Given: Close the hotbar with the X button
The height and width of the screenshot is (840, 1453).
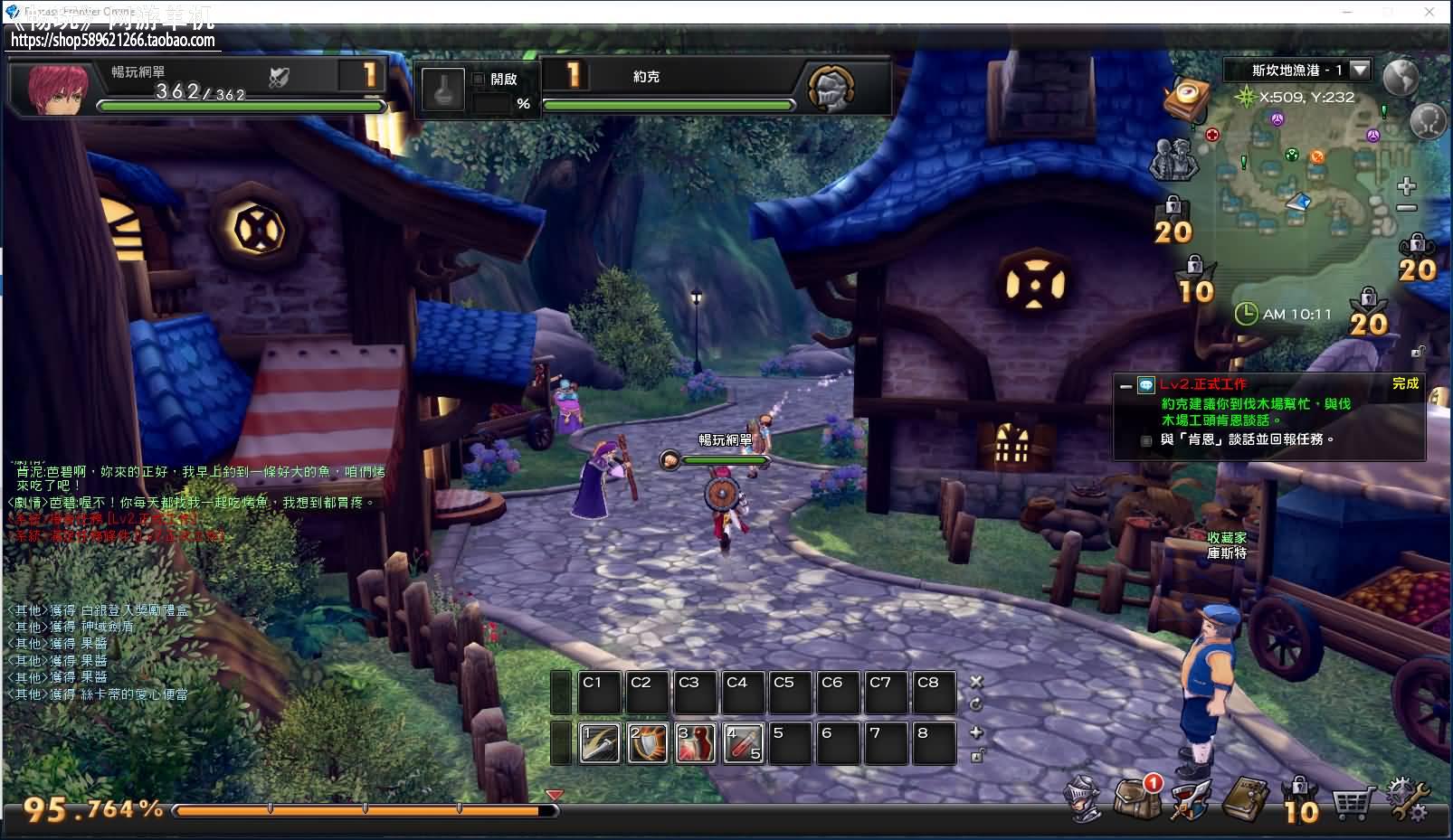Looking at the screenshot, I should (x=976, y=682).
